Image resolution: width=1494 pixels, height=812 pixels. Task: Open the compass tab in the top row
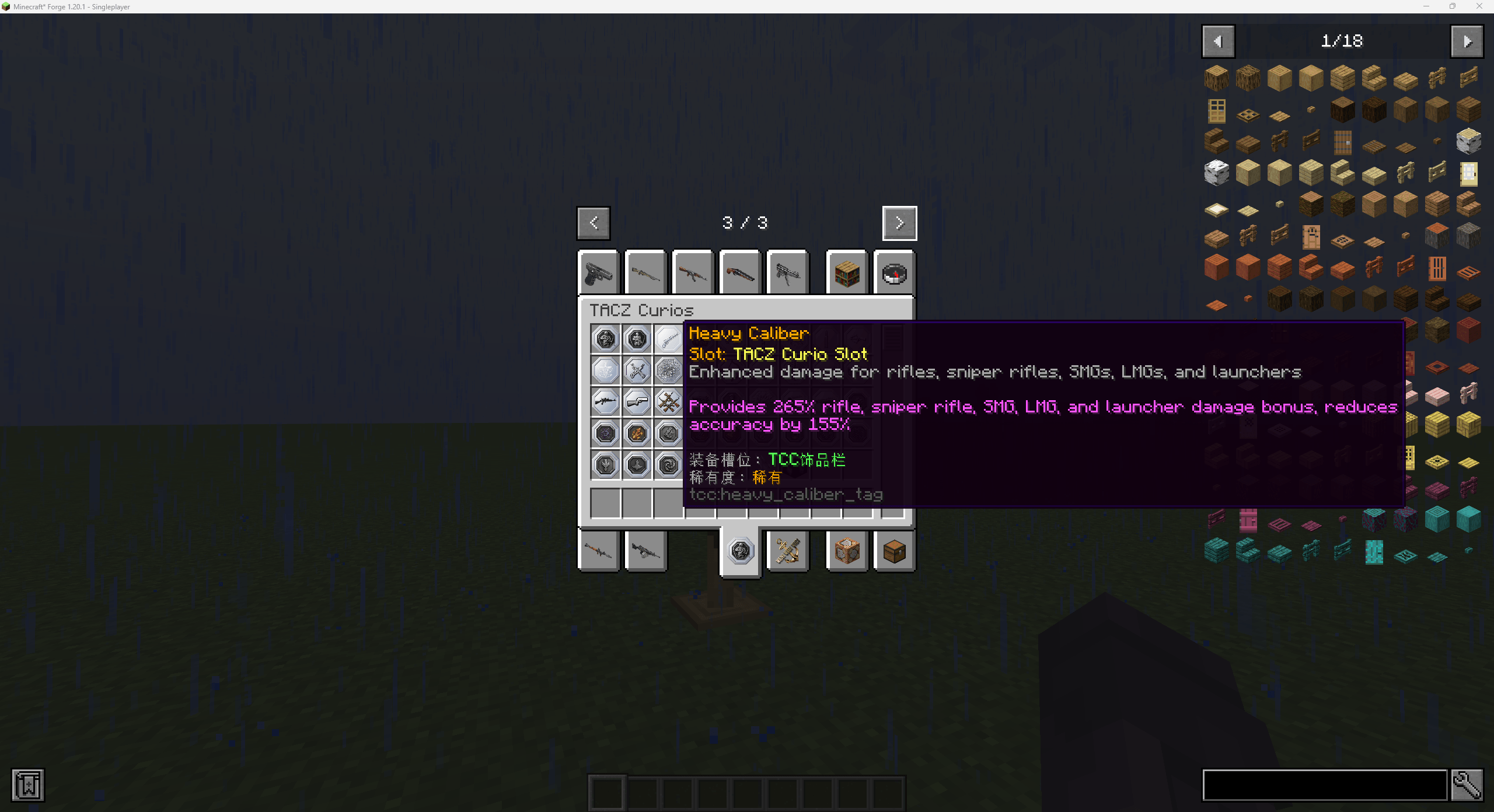pos(894,273)
